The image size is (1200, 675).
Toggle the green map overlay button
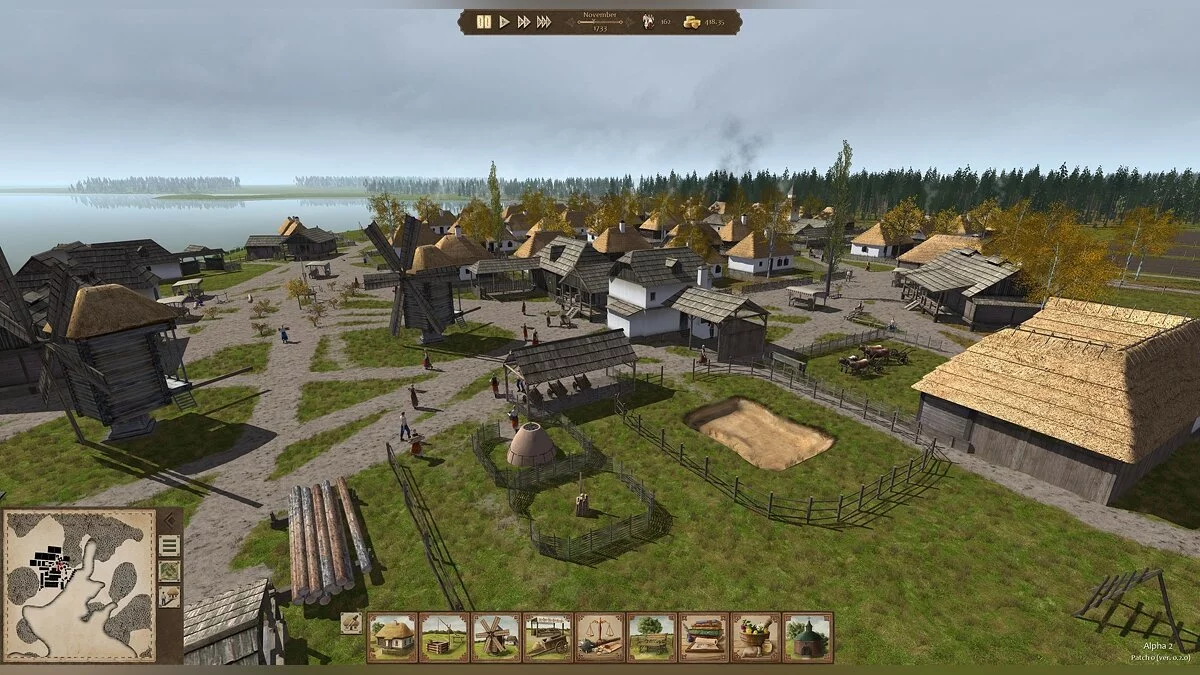[x=169, y=571]
